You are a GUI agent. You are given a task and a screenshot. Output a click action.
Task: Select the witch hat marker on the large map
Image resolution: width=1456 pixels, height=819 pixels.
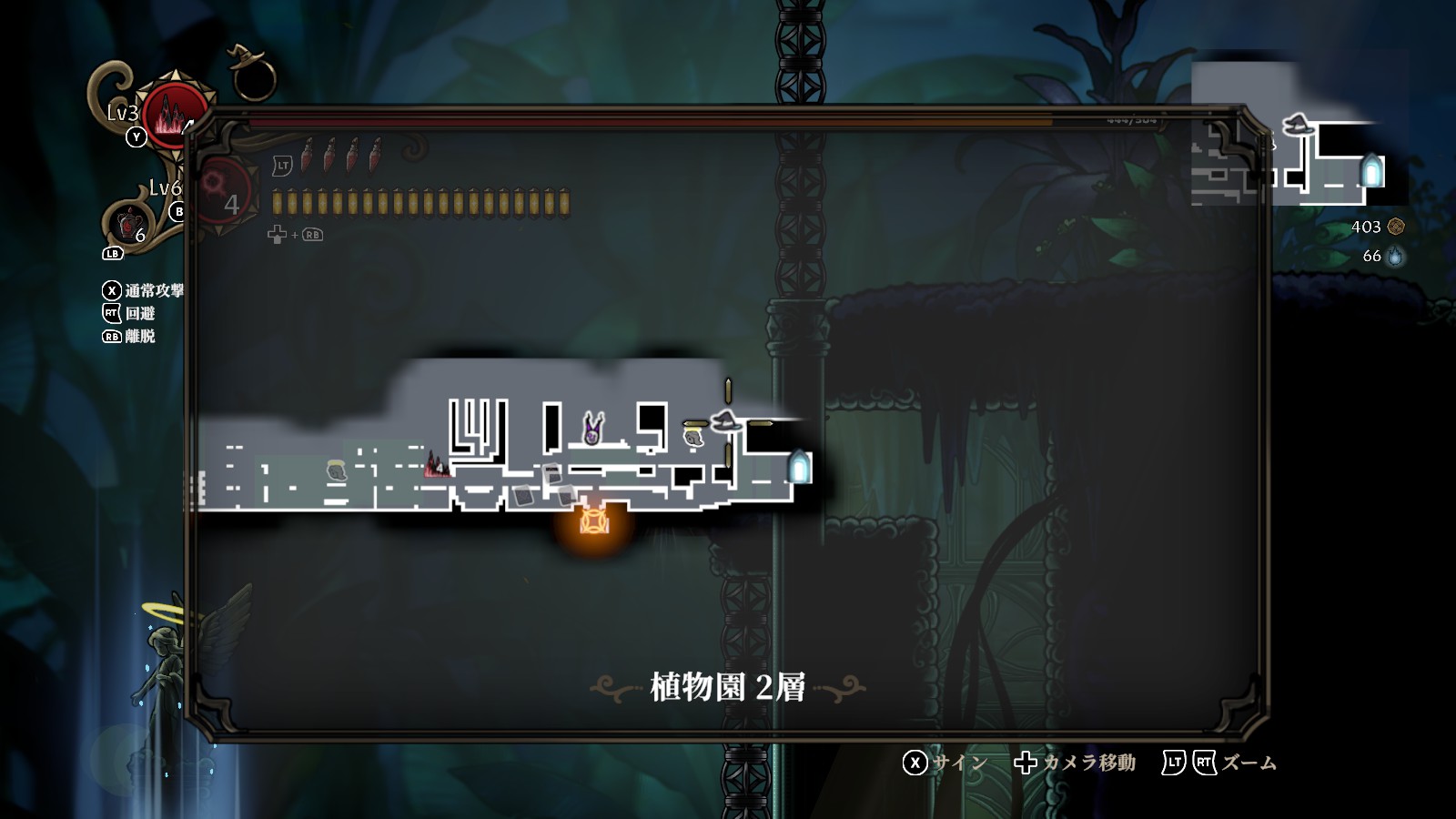point(726,421)
